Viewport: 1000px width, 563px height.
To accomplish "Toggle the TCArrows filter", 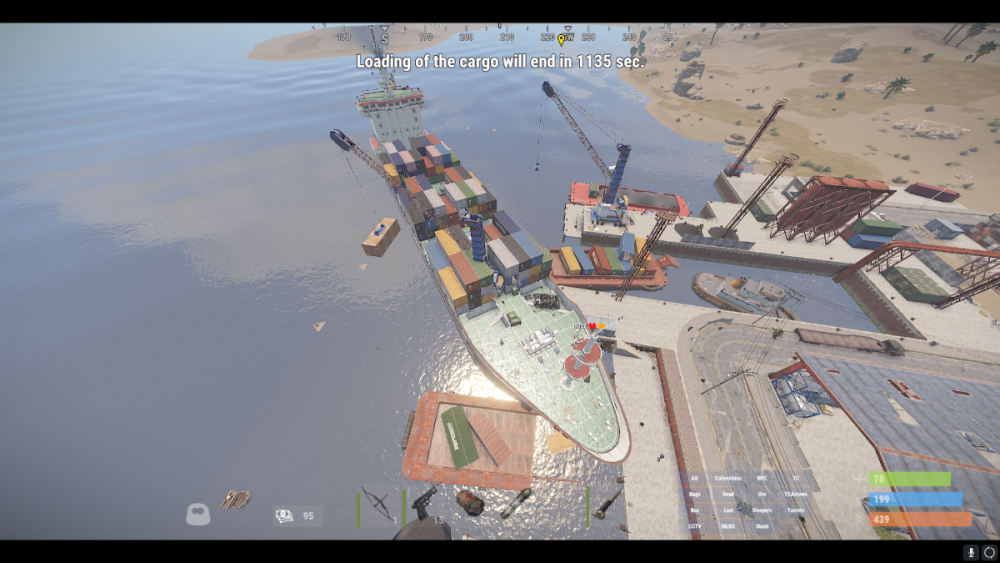I will [x=796, y=494].
